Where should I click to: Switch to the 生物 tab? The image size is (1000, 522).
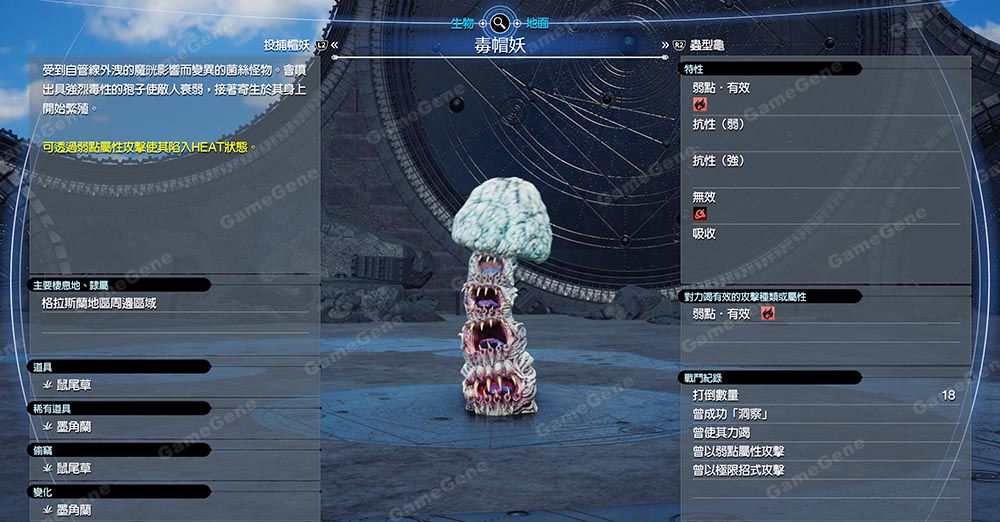click(x=462, y=22)
